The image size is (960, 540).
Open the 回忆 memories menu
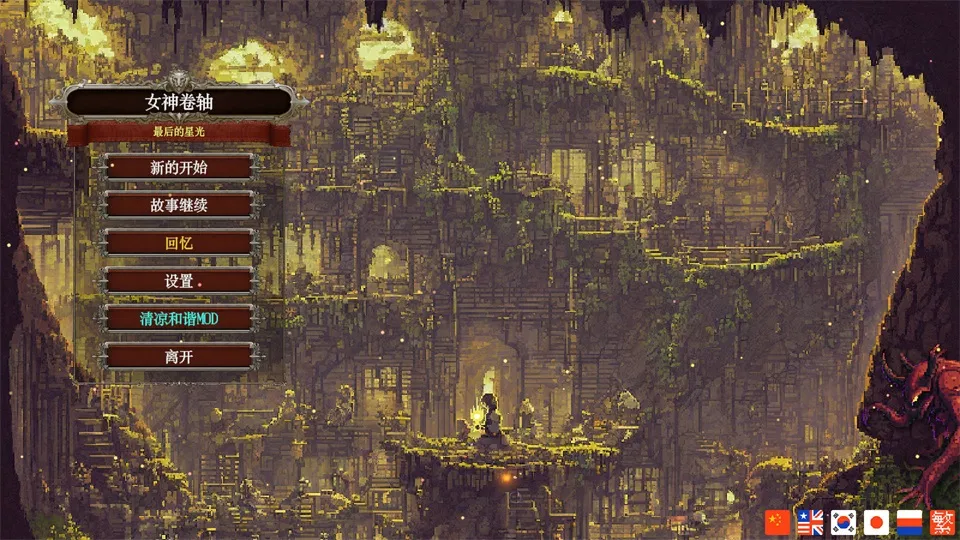[x=179, y=243]
